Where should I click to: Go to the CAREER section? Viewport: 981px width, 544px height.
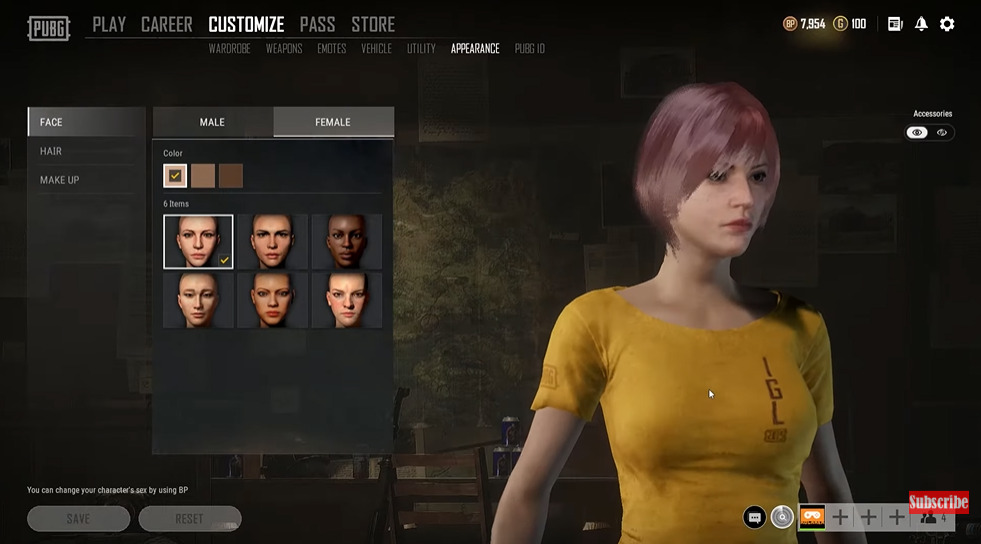point(166,24)
